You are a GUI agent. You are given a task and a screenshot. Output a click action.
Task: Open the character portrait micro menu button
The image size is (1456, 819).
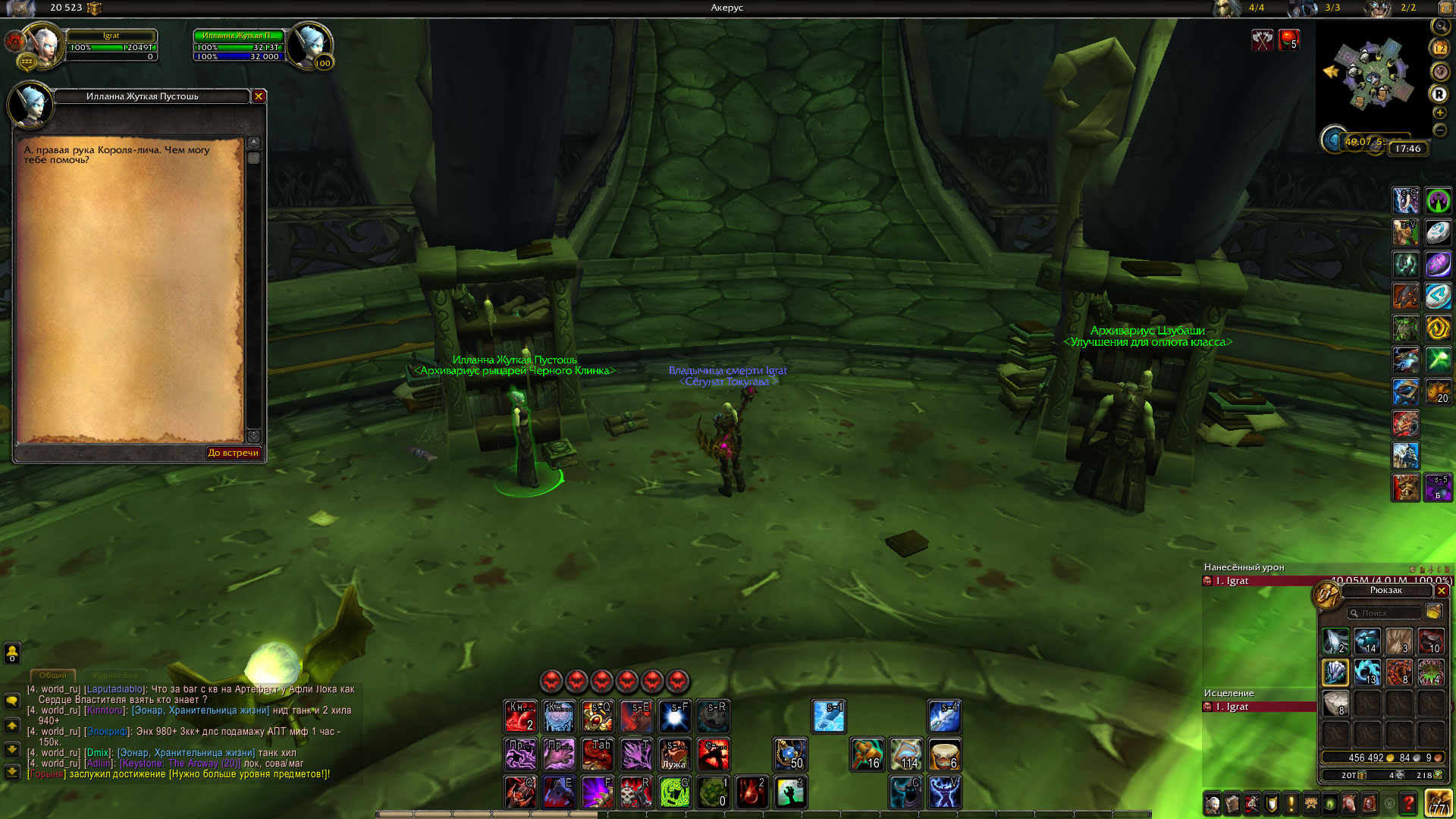point(1212,803)
